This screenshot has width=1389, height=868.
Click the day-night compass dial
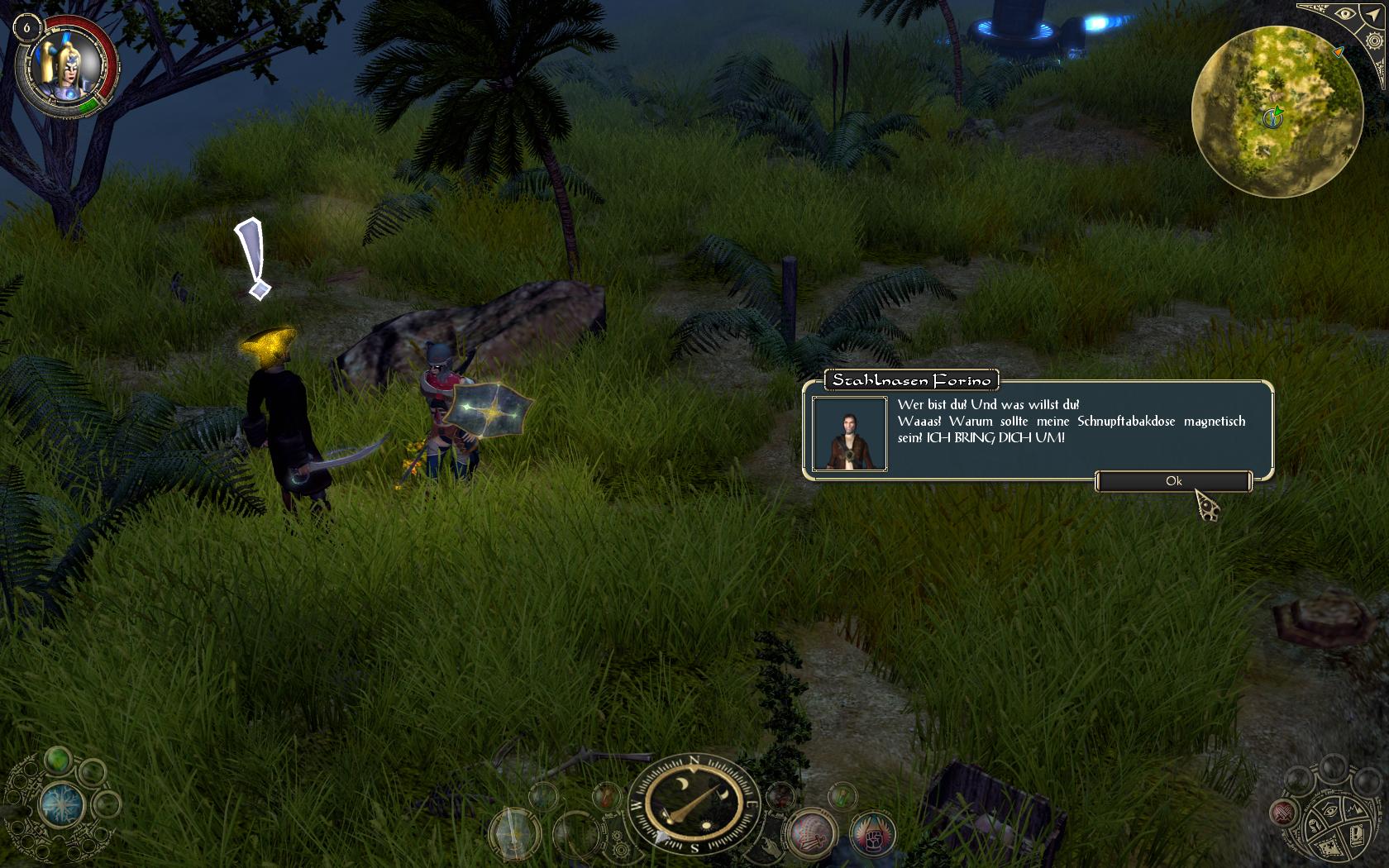[694, 802]
